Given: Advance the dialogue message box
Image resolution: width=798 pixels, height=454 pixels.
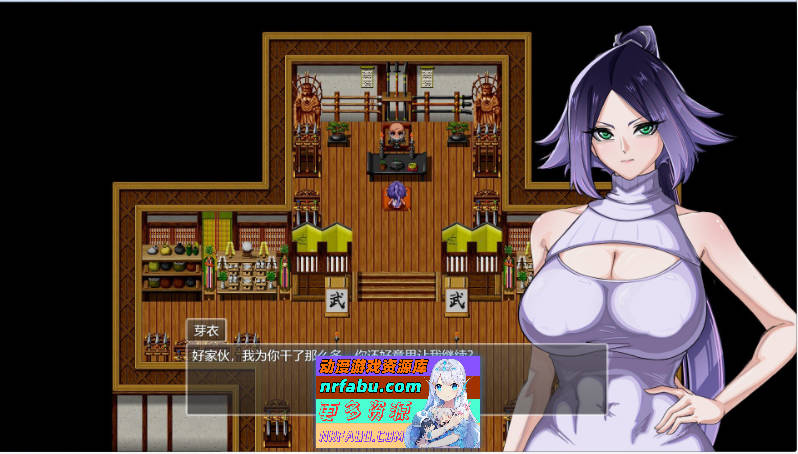Looking at the screenshot, I should pyautogui.click(x=250, y=385).
